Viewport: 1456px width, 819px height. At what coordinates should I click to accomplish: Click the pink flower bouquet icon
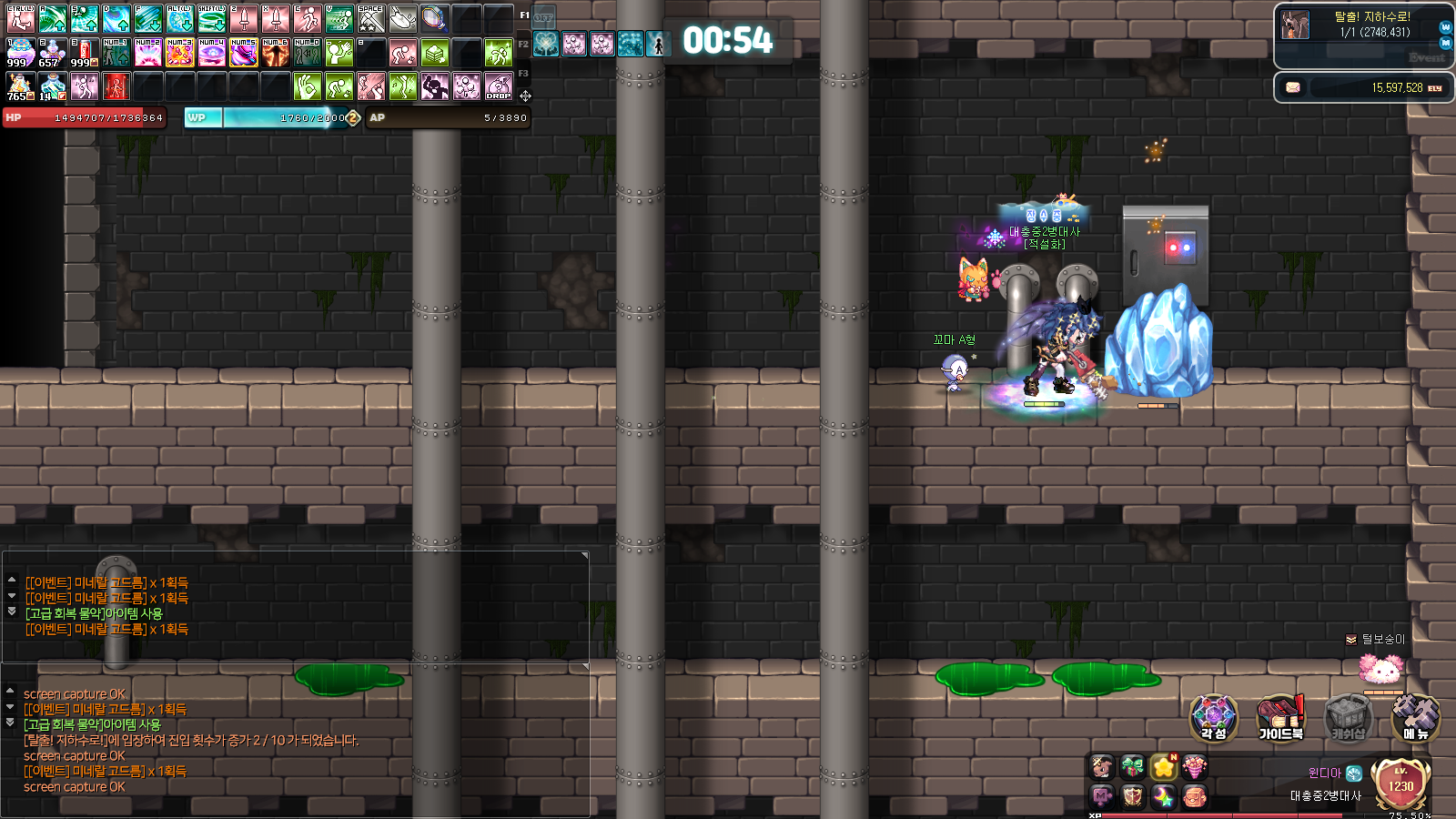(x=1195, y=767)
